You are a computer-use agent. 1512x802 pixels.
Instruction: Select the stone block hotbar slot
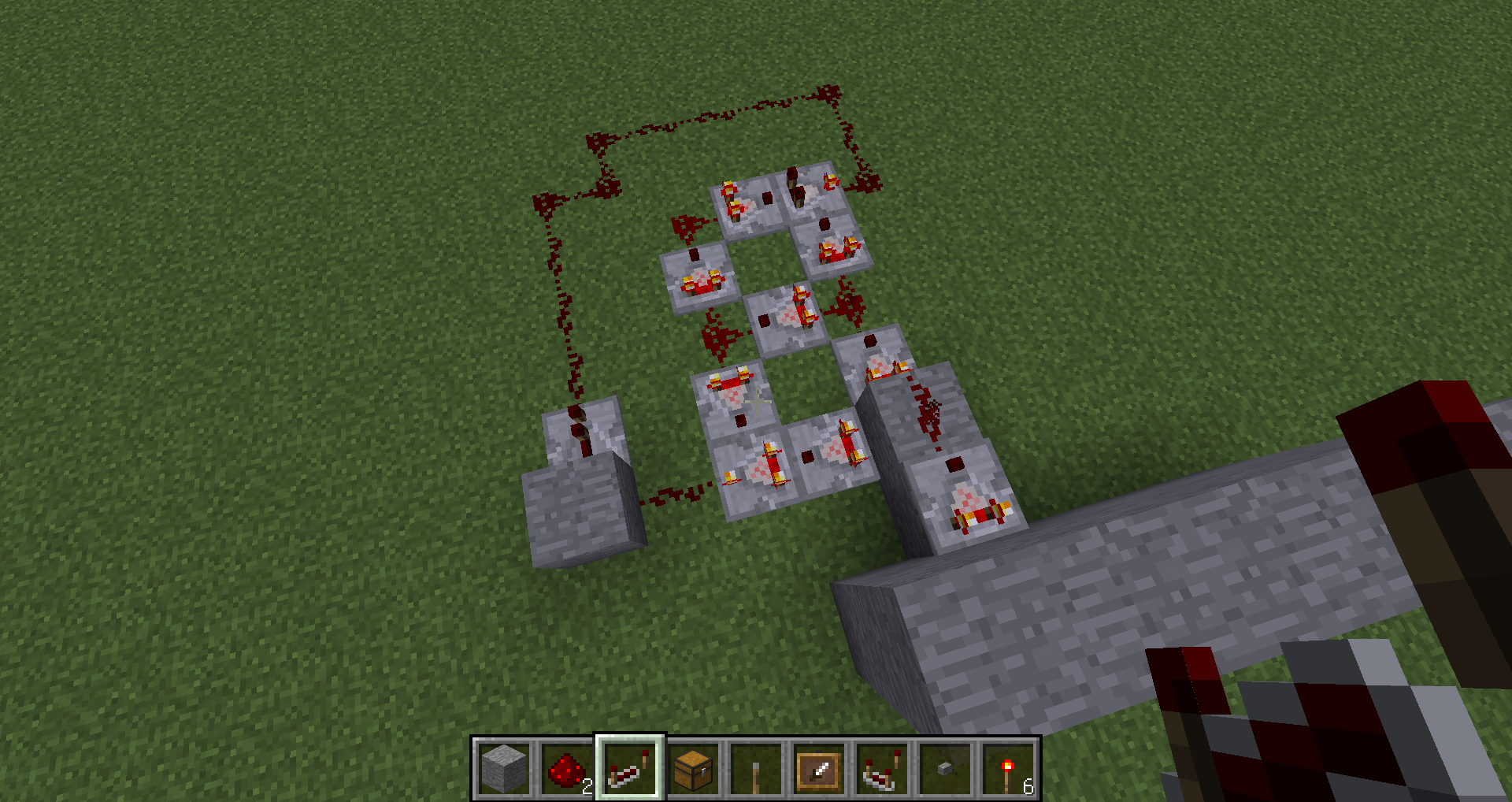[x=504, y=768]
